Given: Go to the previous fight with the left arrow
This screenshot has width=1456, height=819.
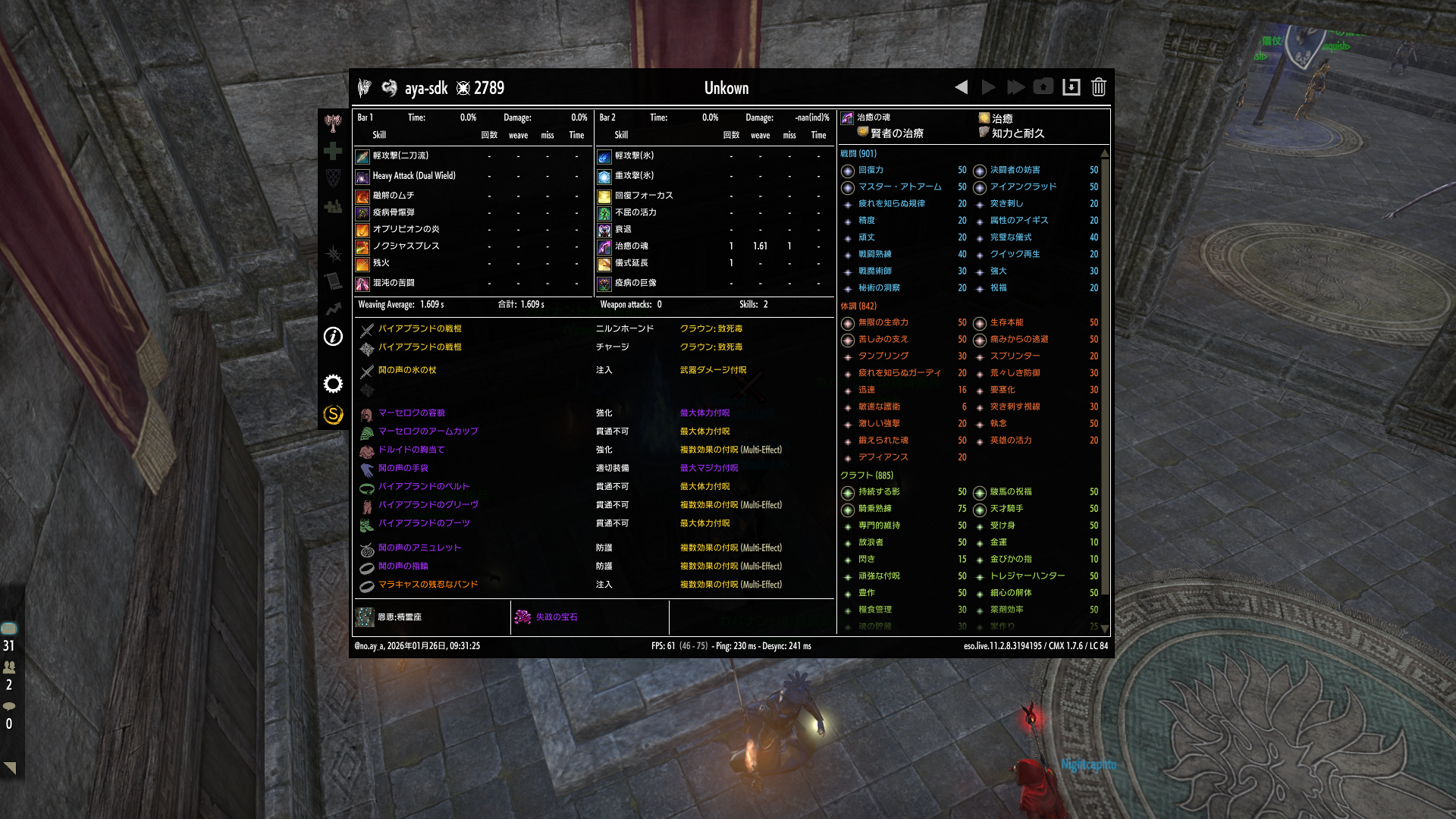Looking at the screenshot, I should 961,87.
